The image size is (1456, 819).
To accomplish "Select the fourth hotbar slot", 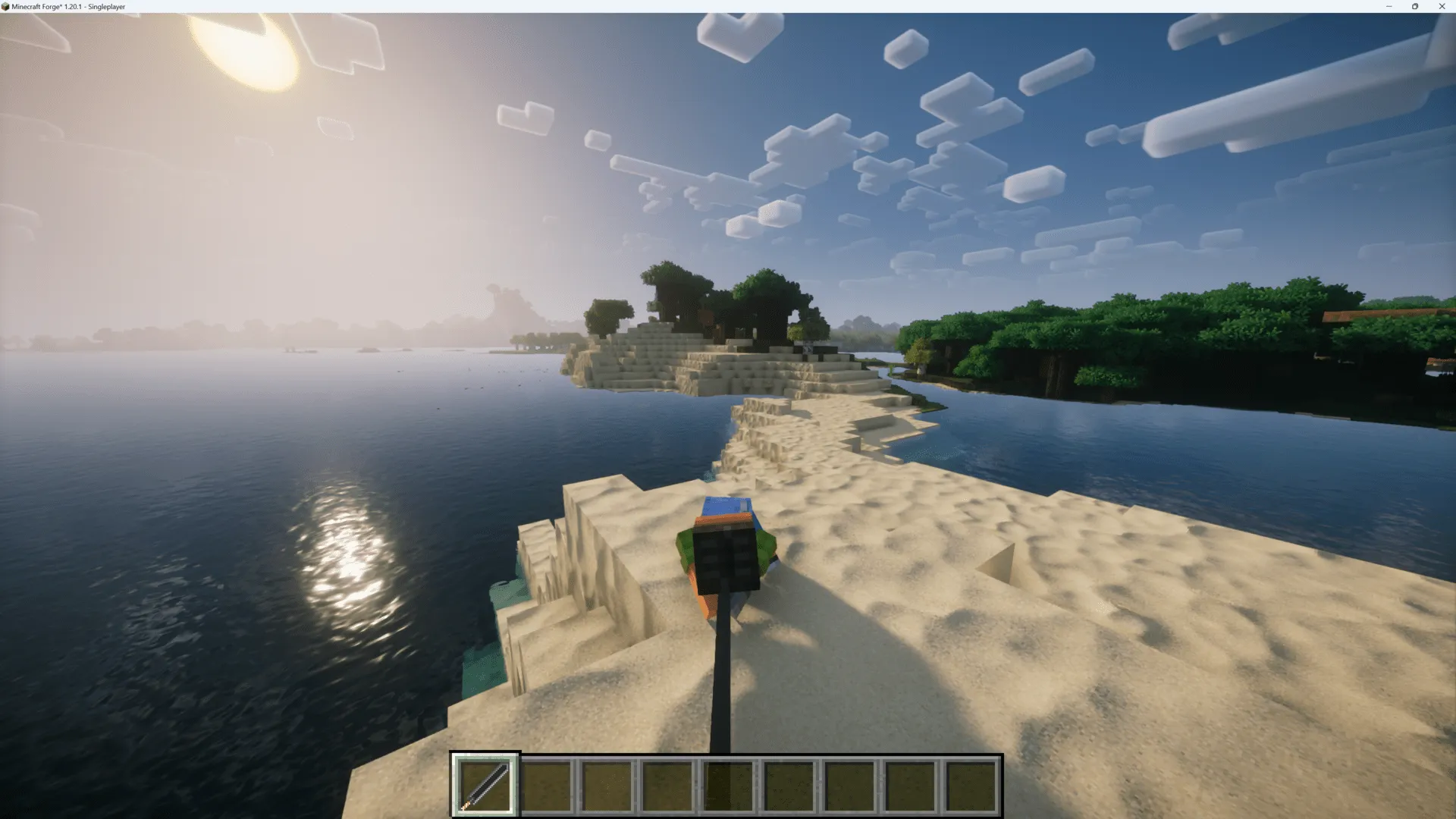I will [x=668, y=785].
